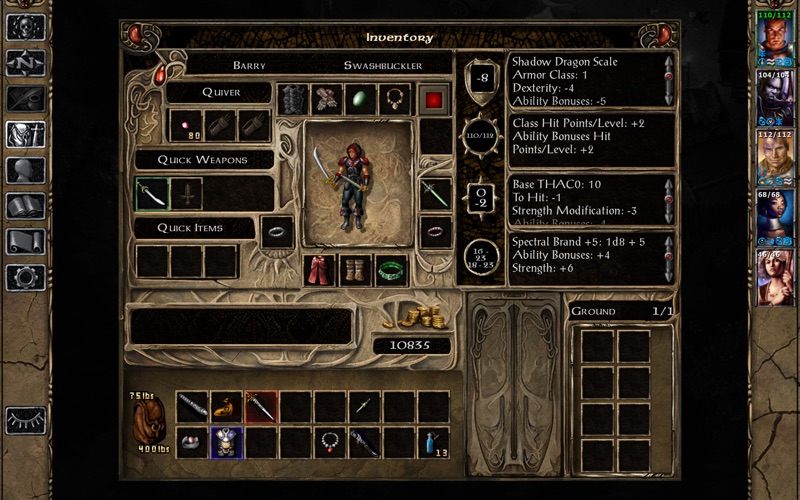Select the equipped dark armor slot

pos(293,99)
